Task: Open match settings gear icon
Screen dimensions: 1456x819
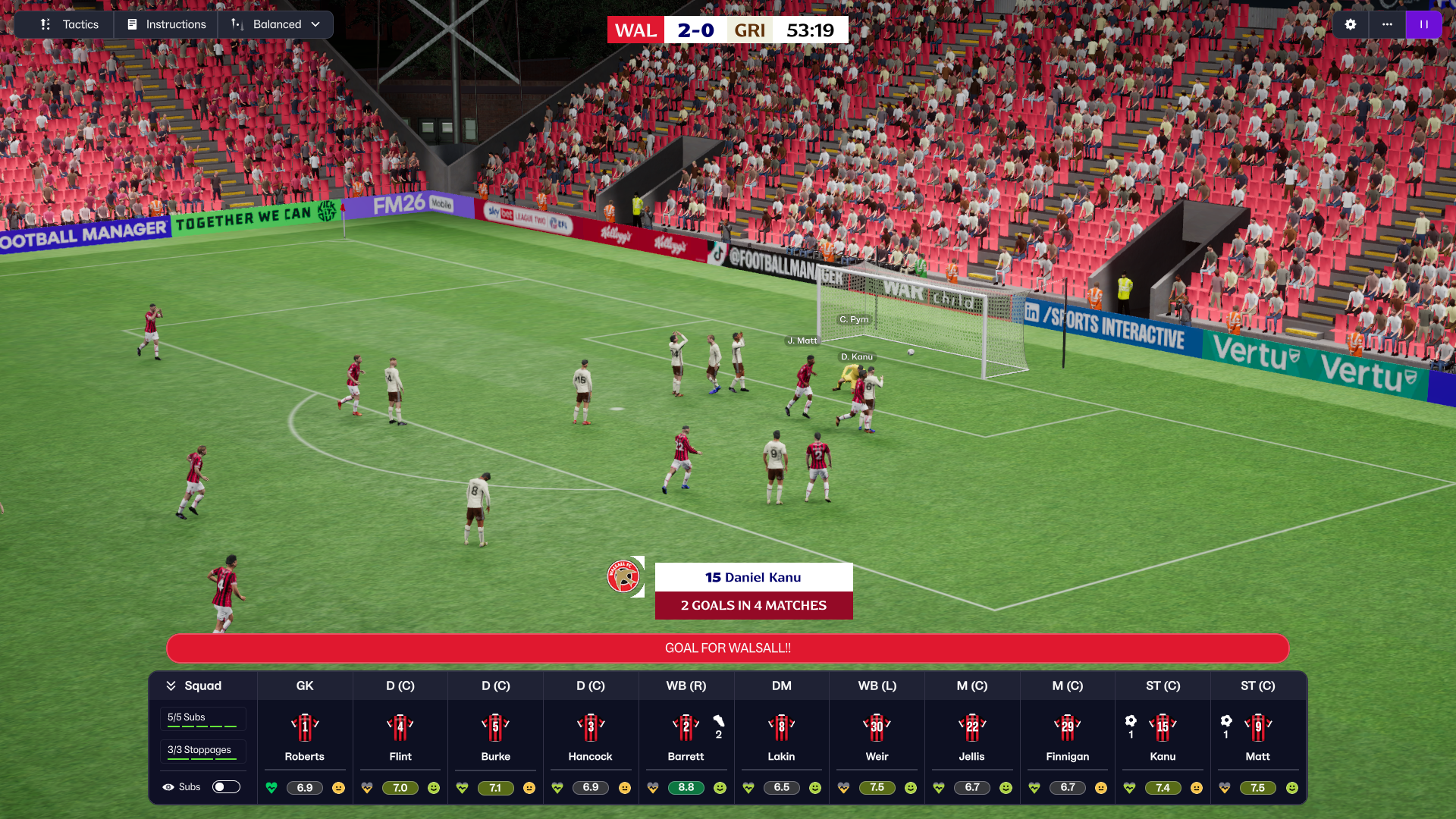Action: click(1351, 24)
